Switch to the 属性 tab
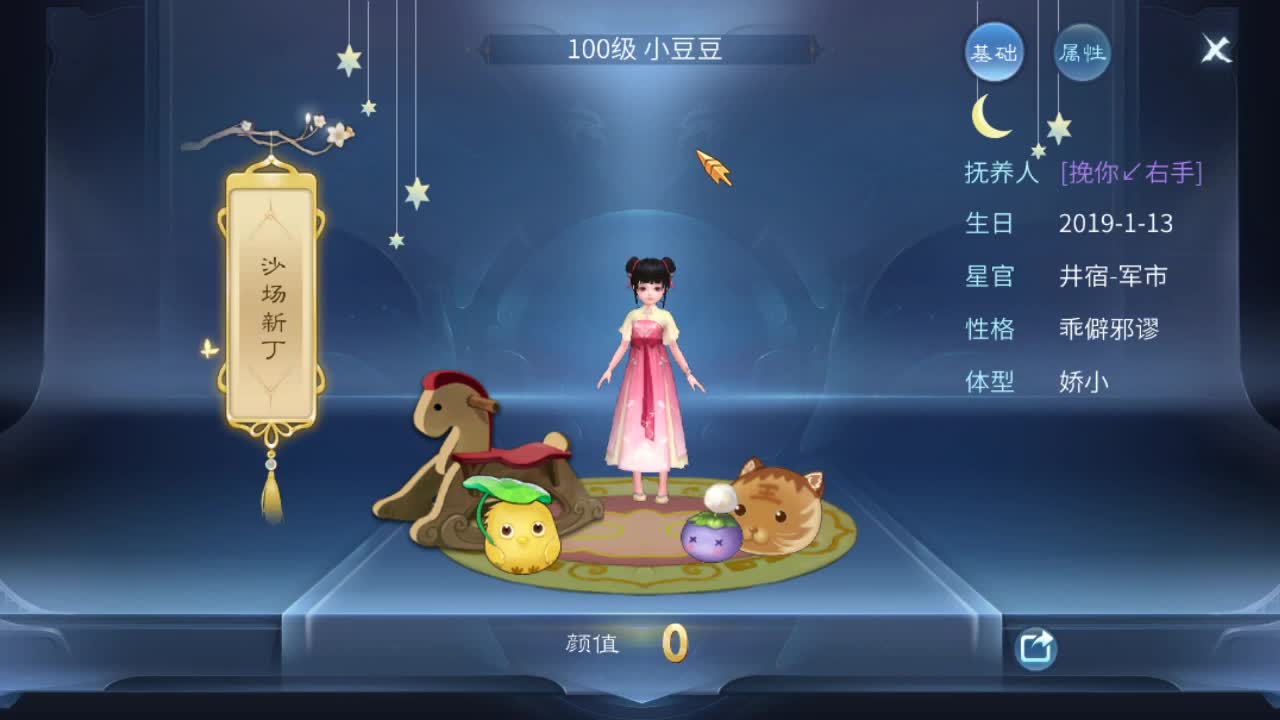The width and height of the screenshot is (1280, 720). (x=1083, y=55)
